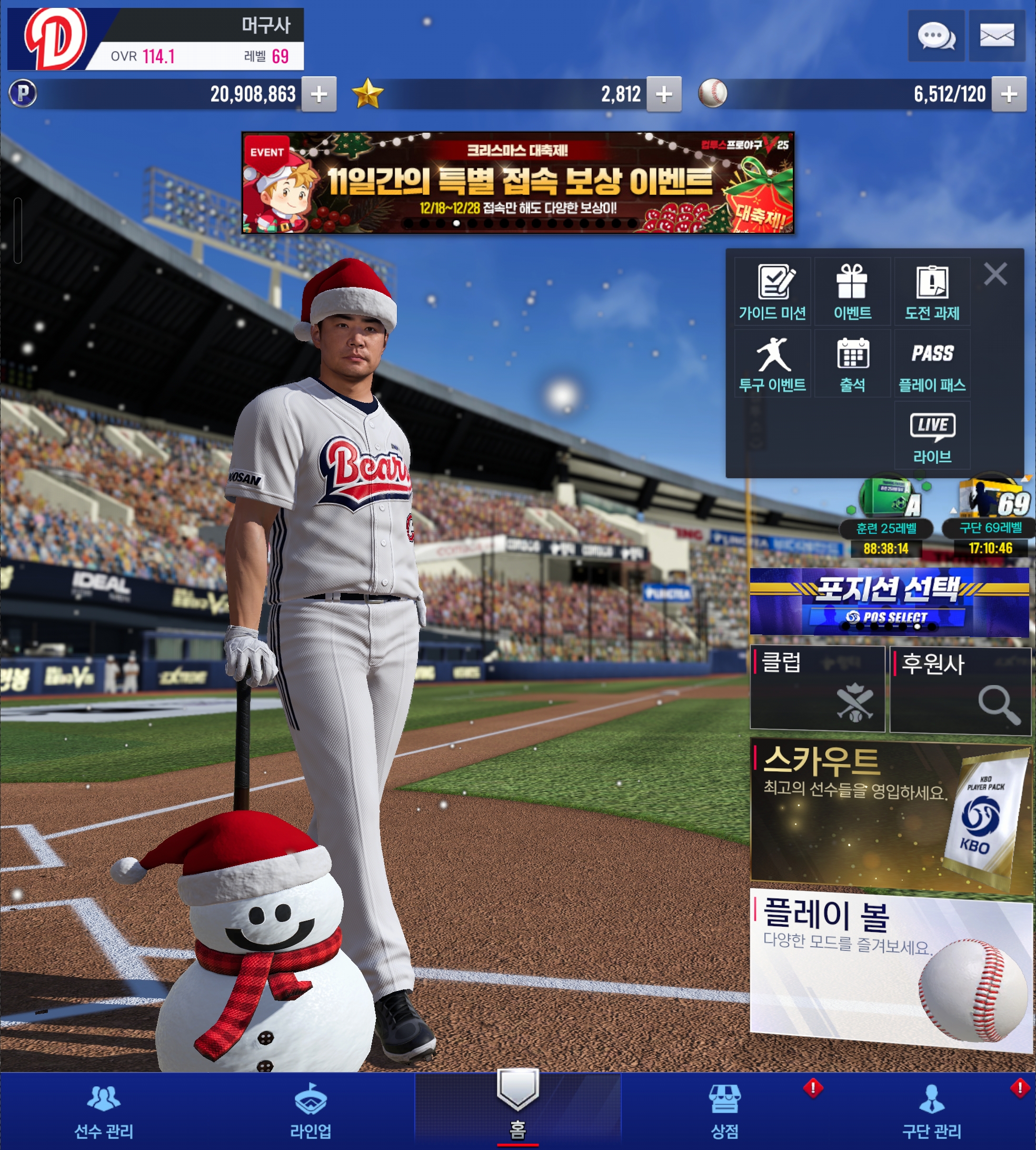Open the Christmas event banner
The width and height of the screenshot is (1036, 1150).
517,183
